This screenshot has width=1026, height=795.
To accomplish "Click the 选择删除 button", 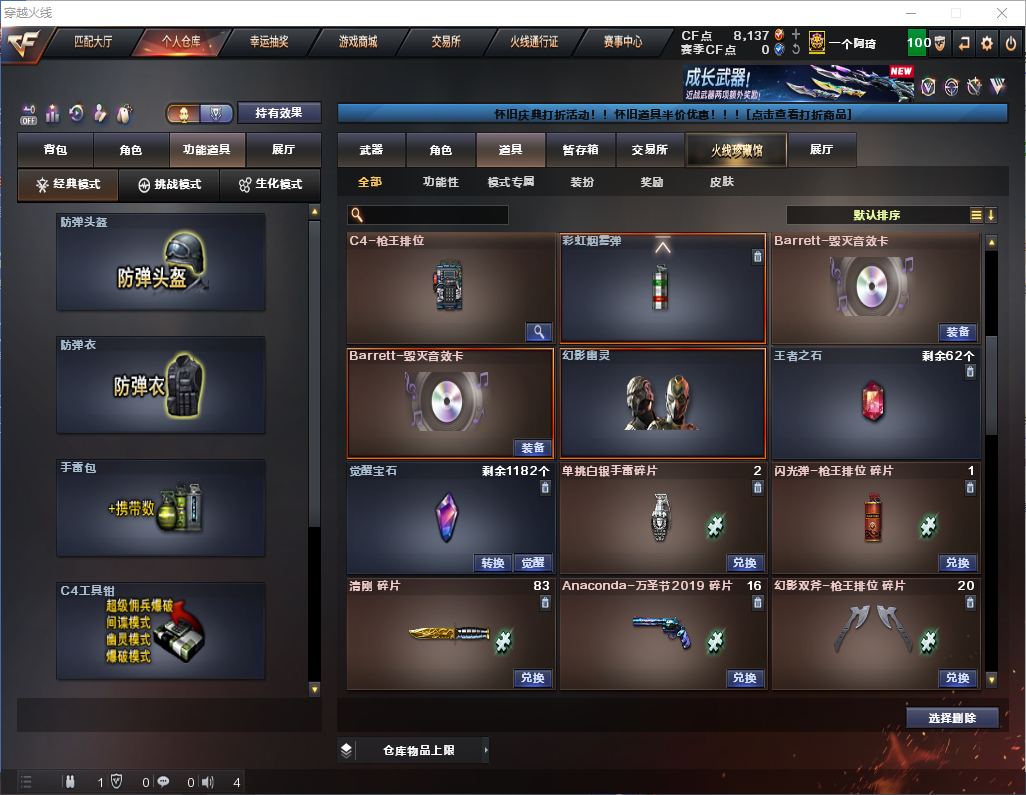I will coord(952,718).
